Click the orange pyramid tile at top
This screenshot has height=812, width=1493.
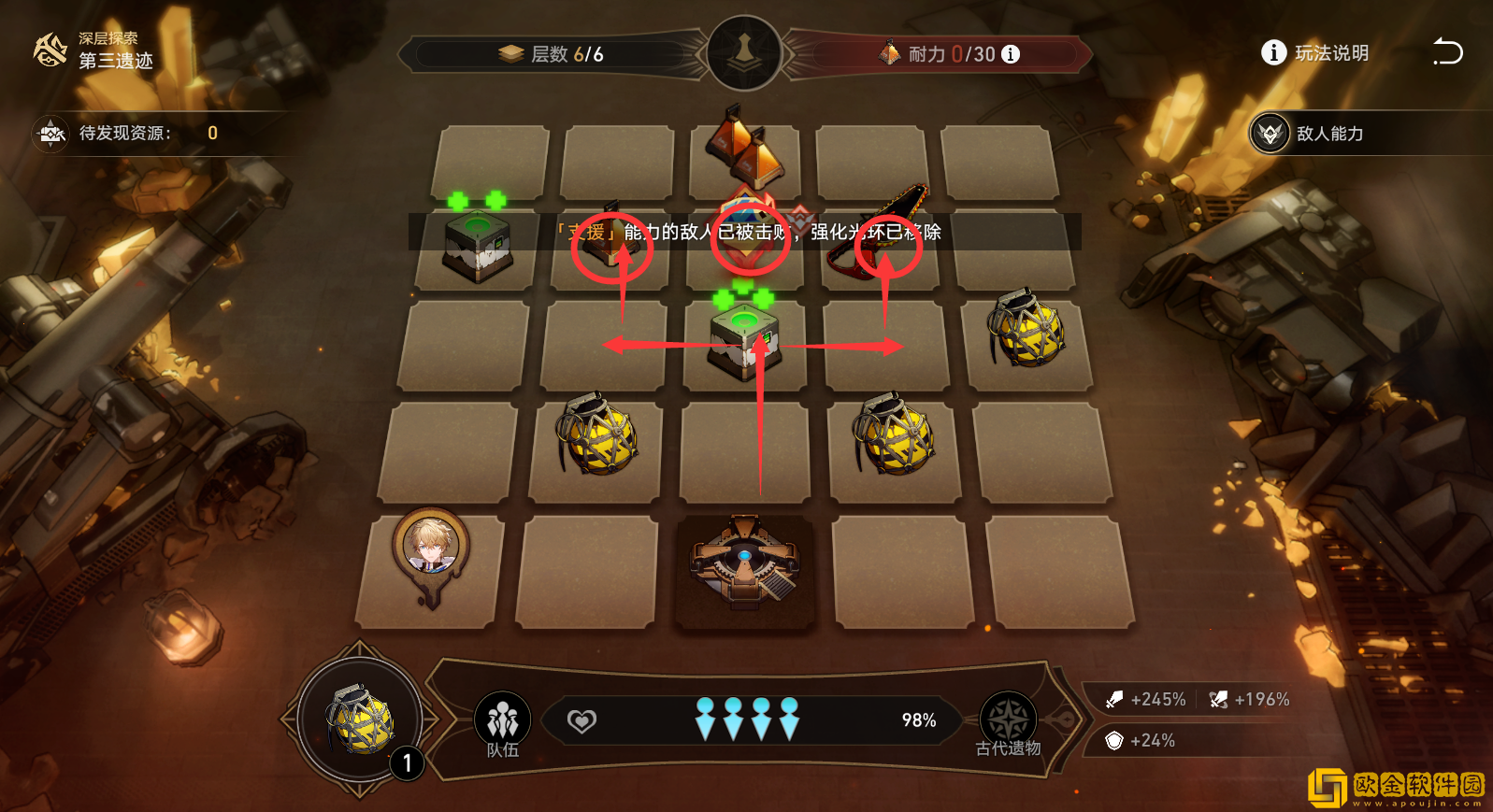746,148
